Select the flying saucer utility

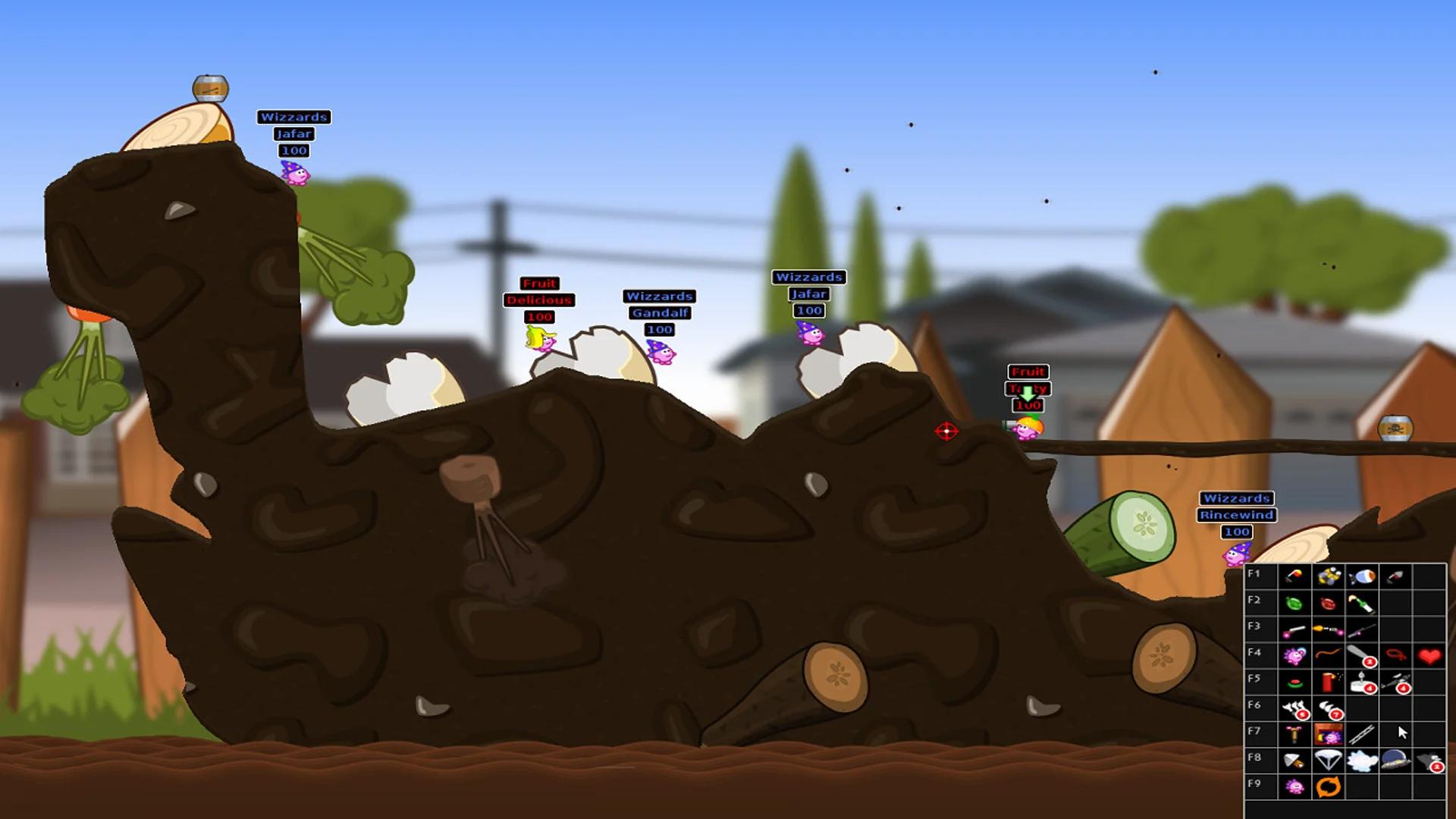(1395, 760)
